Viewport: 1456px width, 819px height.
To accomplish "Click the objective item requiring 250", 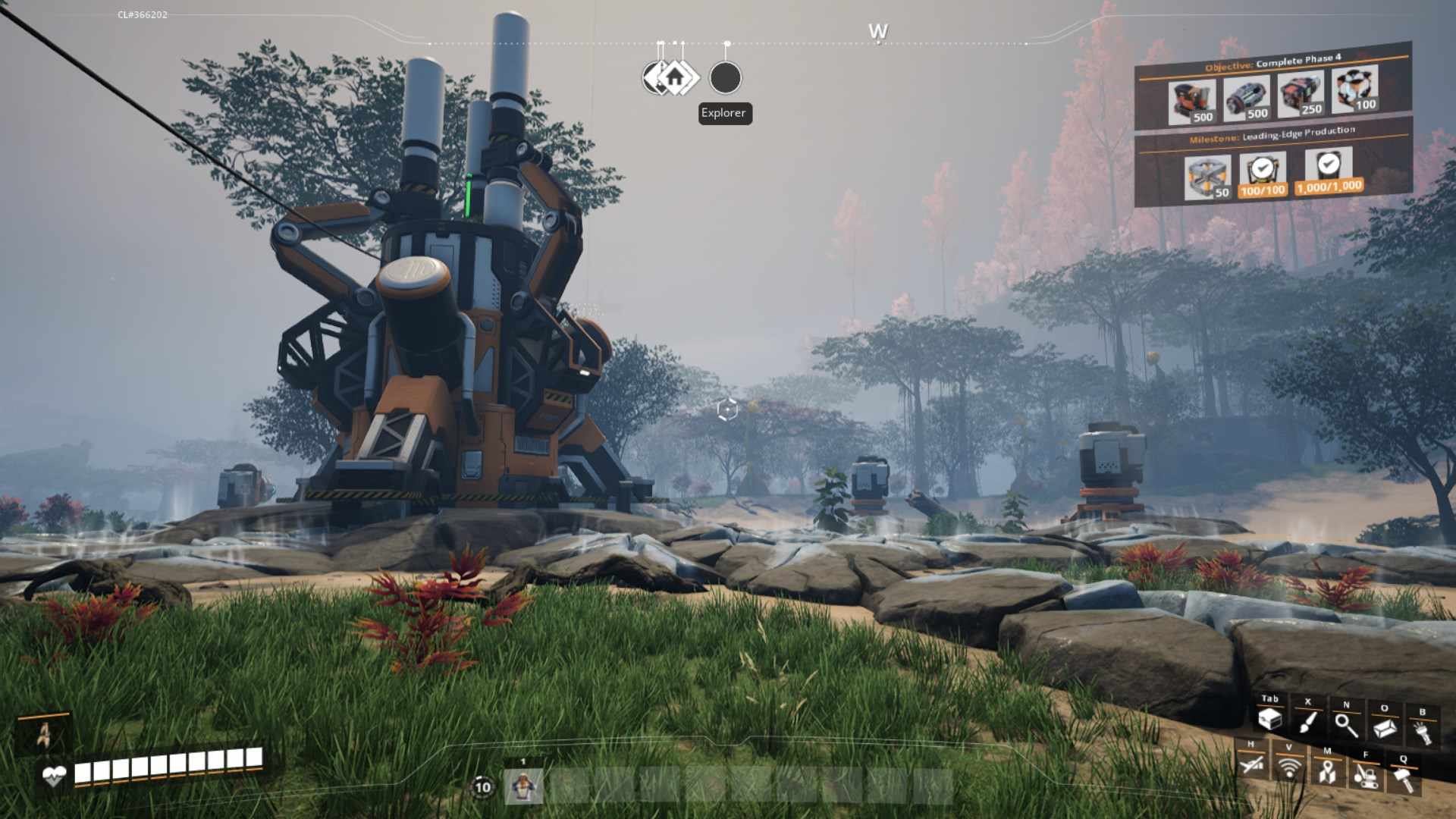I will coord(1301,94).
